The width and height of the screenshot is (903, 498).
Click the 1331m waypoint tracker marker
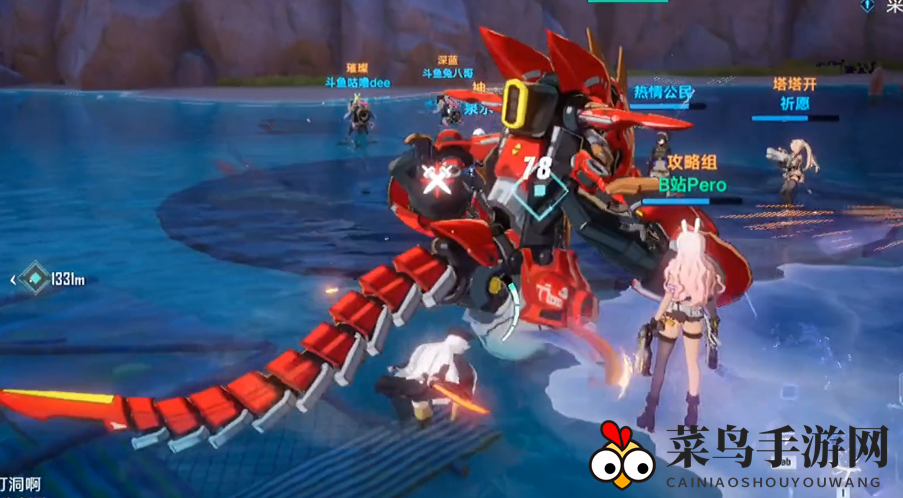(x=37, y=279)
